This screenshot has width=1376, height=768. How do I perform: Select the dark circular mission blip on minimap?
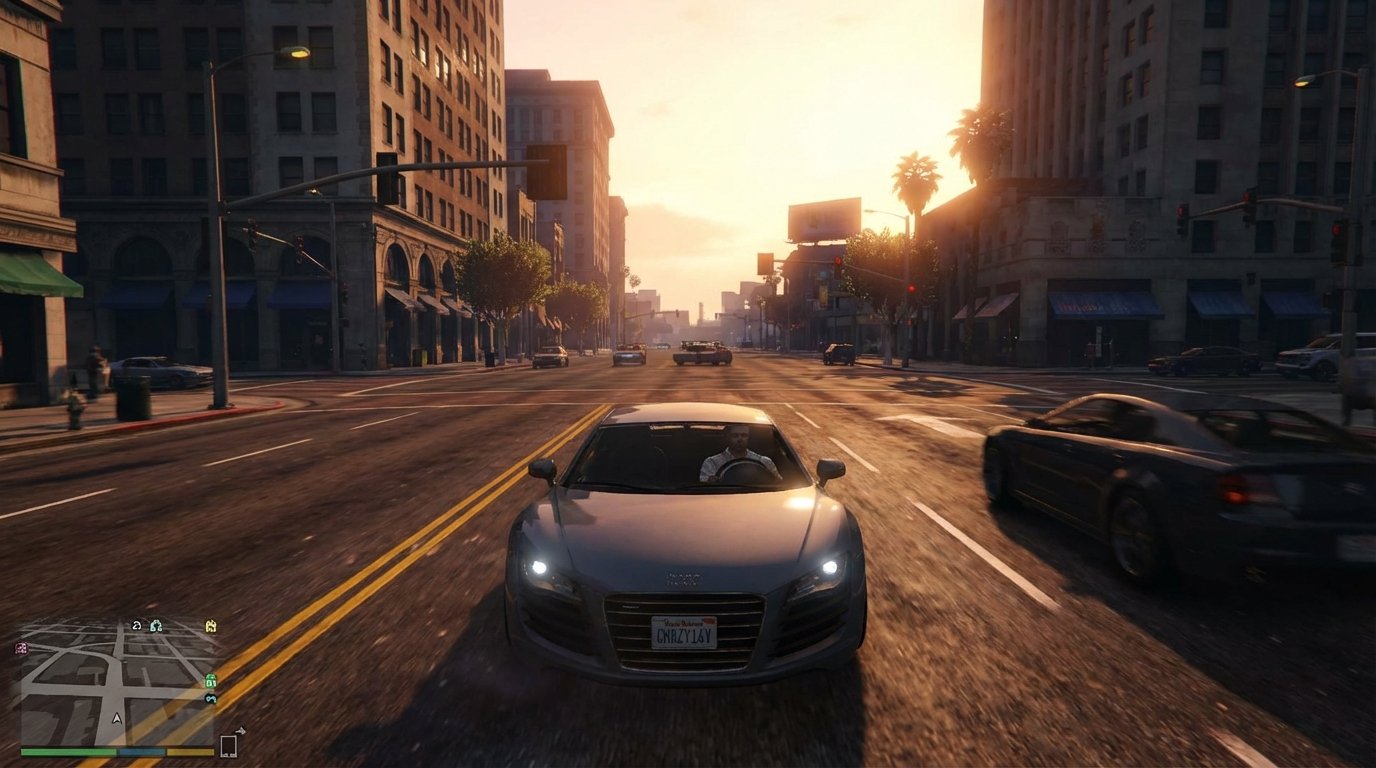137,626
